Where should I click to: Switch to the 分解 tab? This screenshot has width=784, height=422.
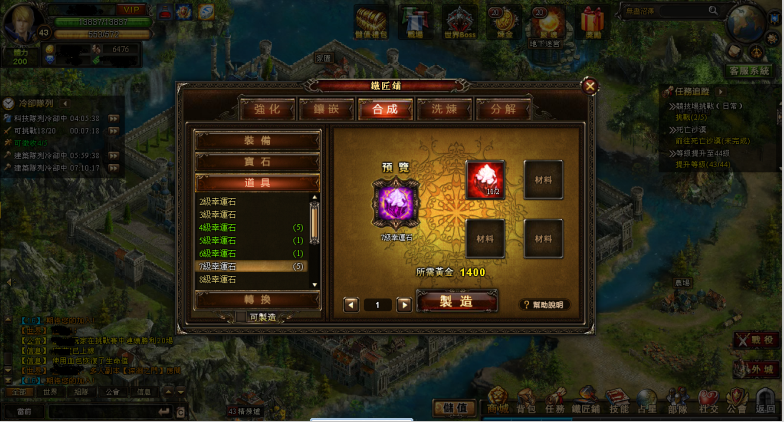[502, 109]
